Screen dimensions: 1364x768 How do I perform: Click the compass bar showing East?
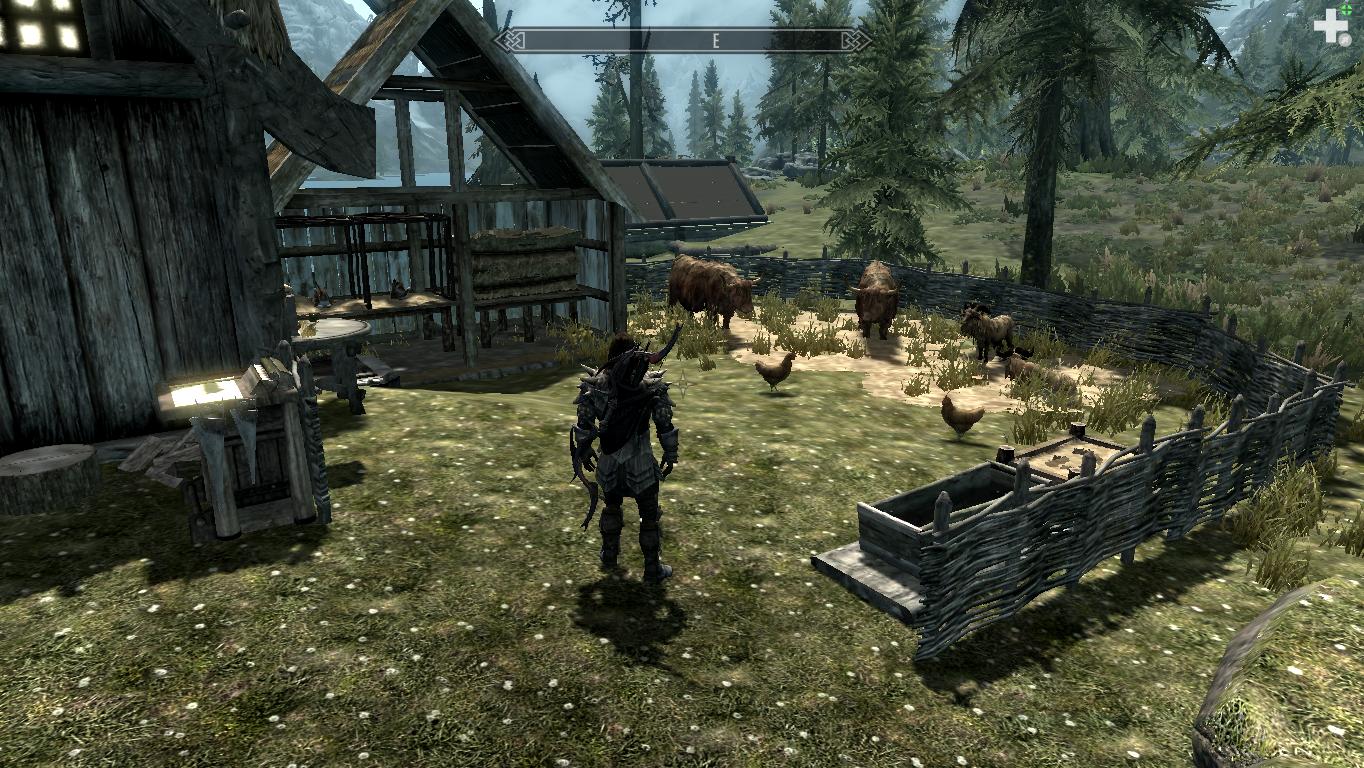(x=684, y=40)
